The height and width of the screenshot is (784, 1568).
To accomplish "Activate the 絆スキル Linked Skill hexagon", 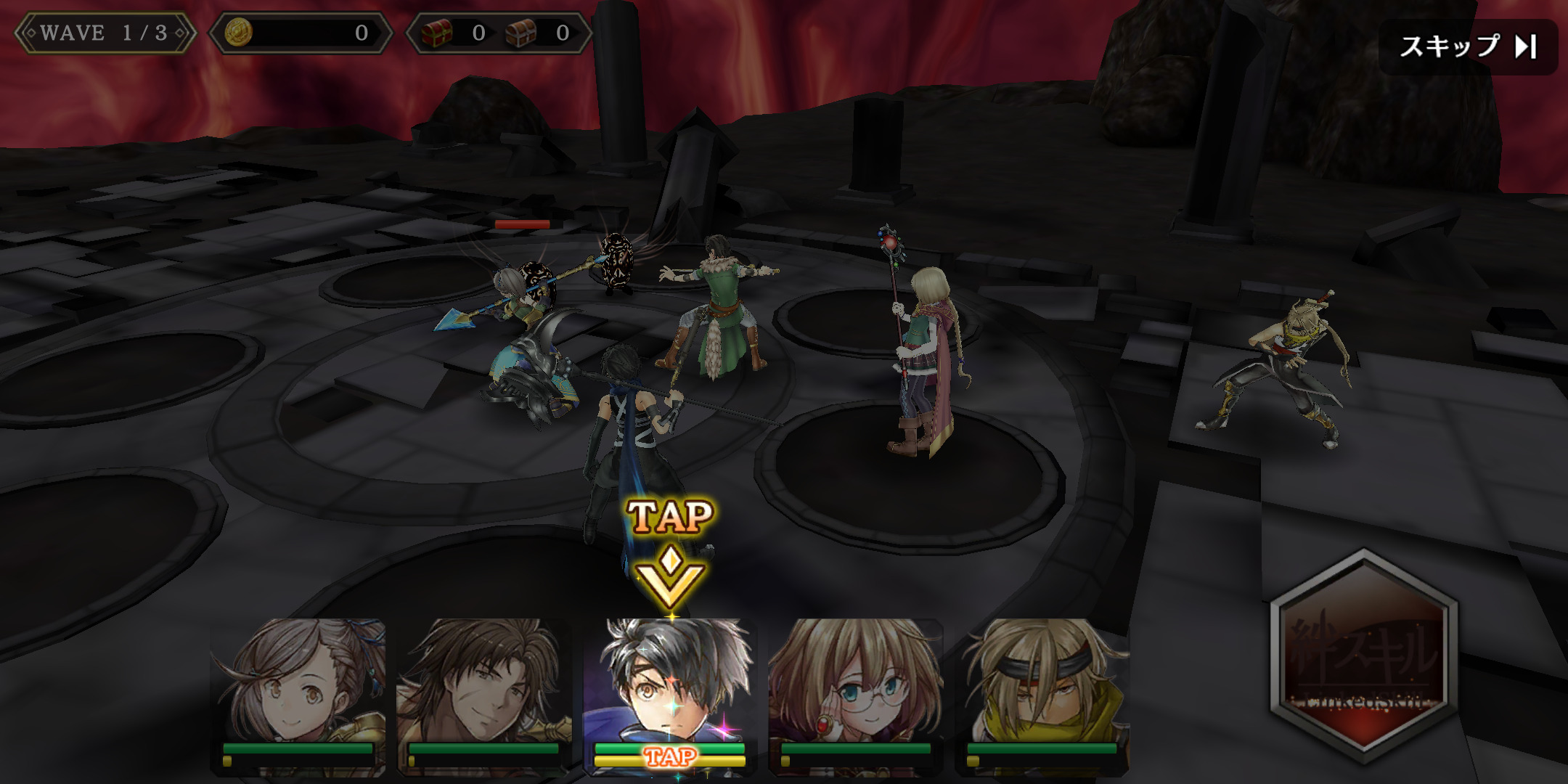I will (x=1363, y=657).
